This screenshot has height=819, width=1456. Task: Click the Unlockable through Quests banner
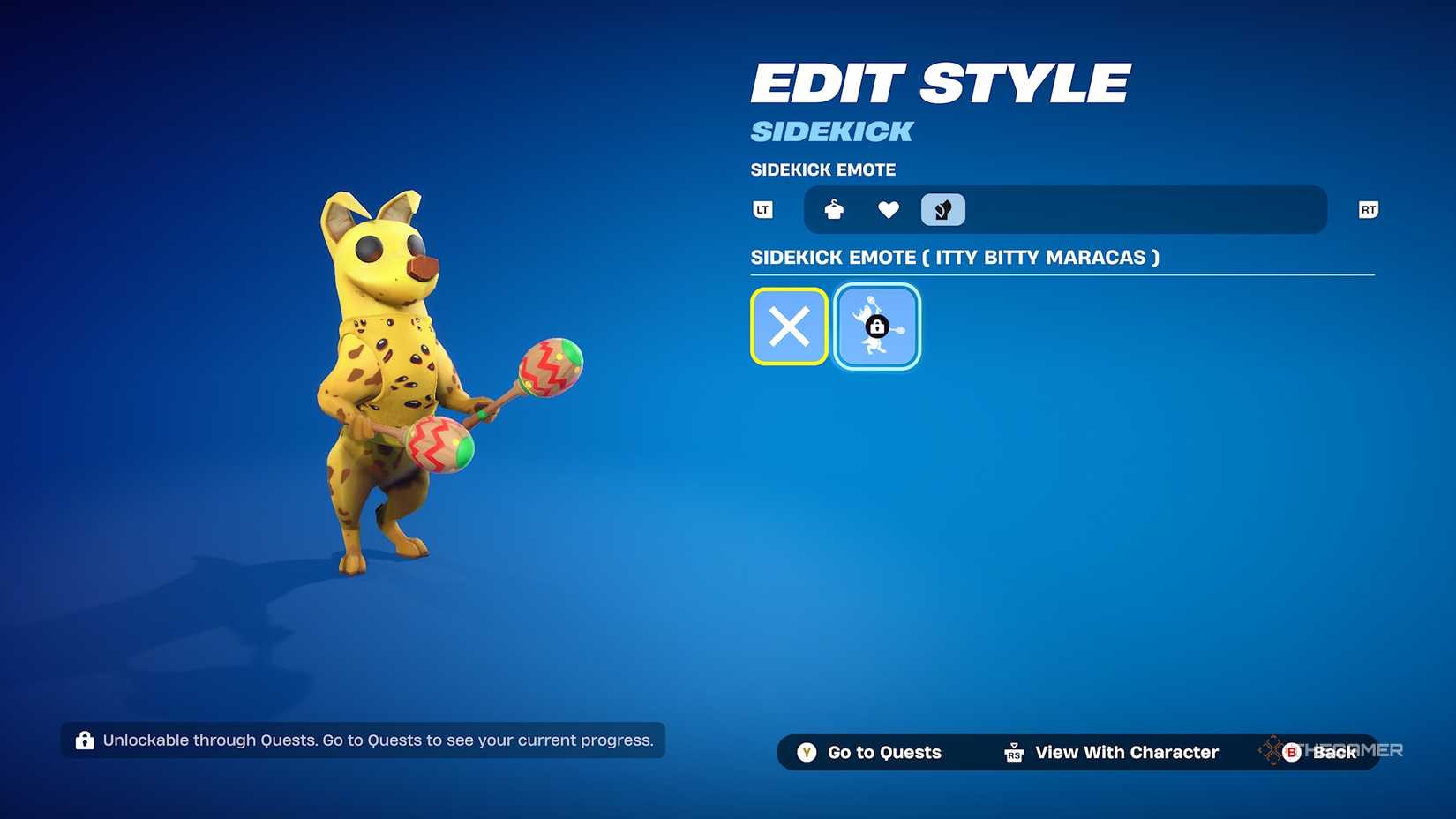coord(362,740)
